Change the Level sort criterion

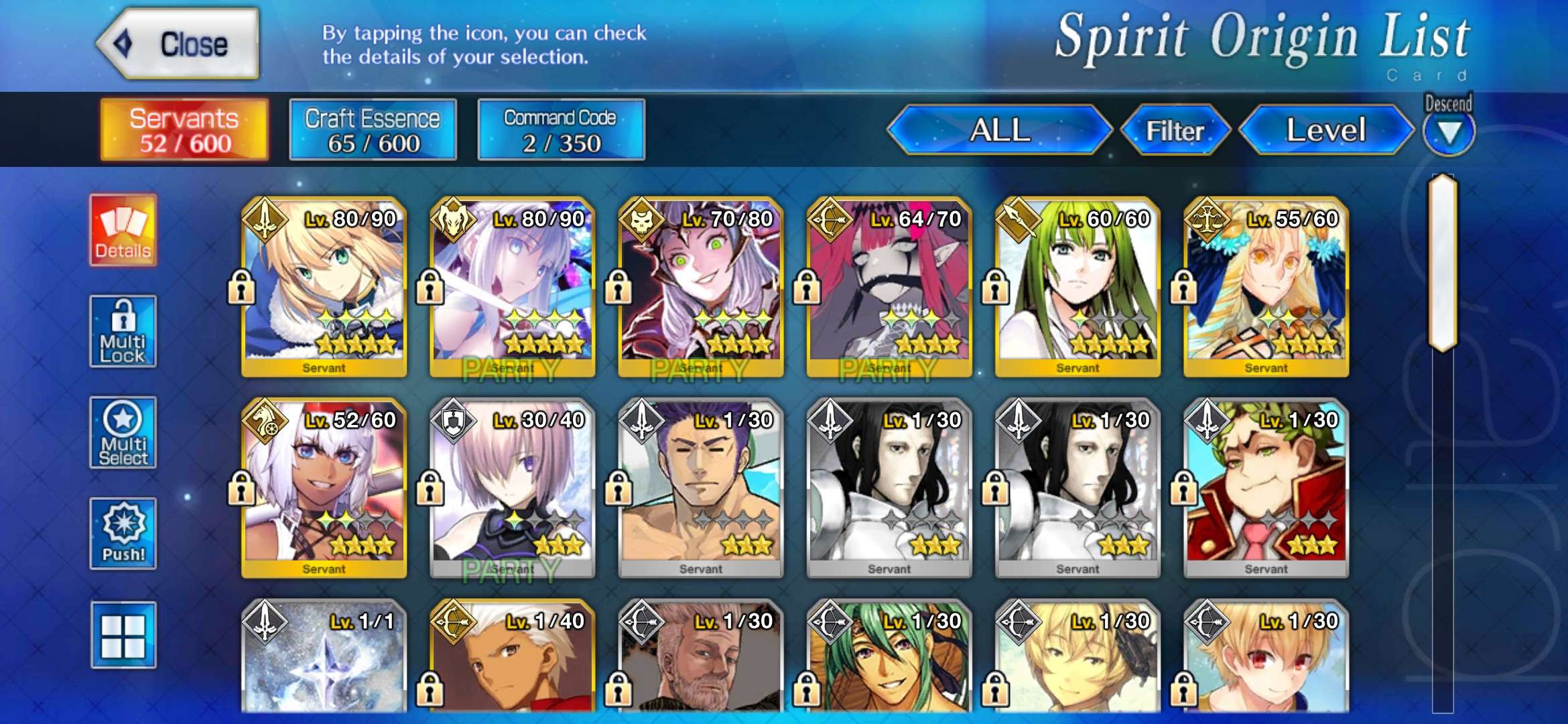pyautogui.click(x=1325, y=130)
